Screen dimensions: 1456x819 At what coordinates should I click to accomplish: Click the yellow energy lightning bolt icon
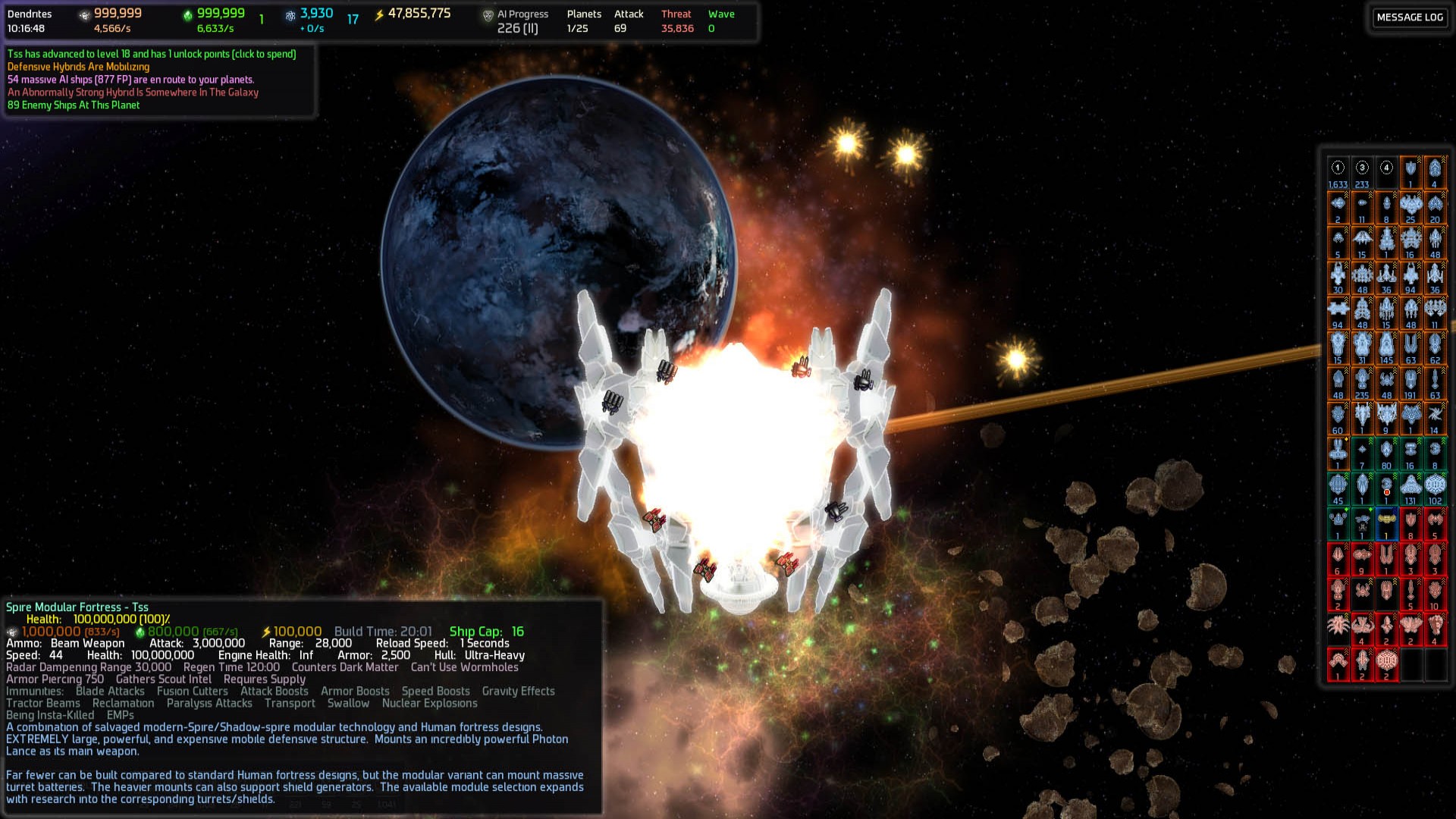pyautogui.click(x=378, y=13)
